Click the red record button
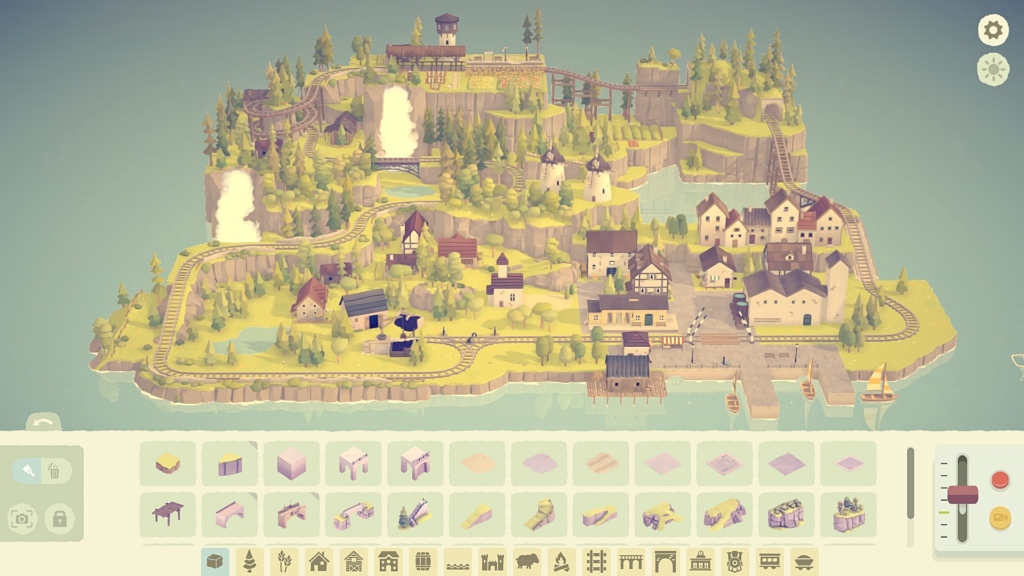1024x576 pixels. tap(999, 480)
